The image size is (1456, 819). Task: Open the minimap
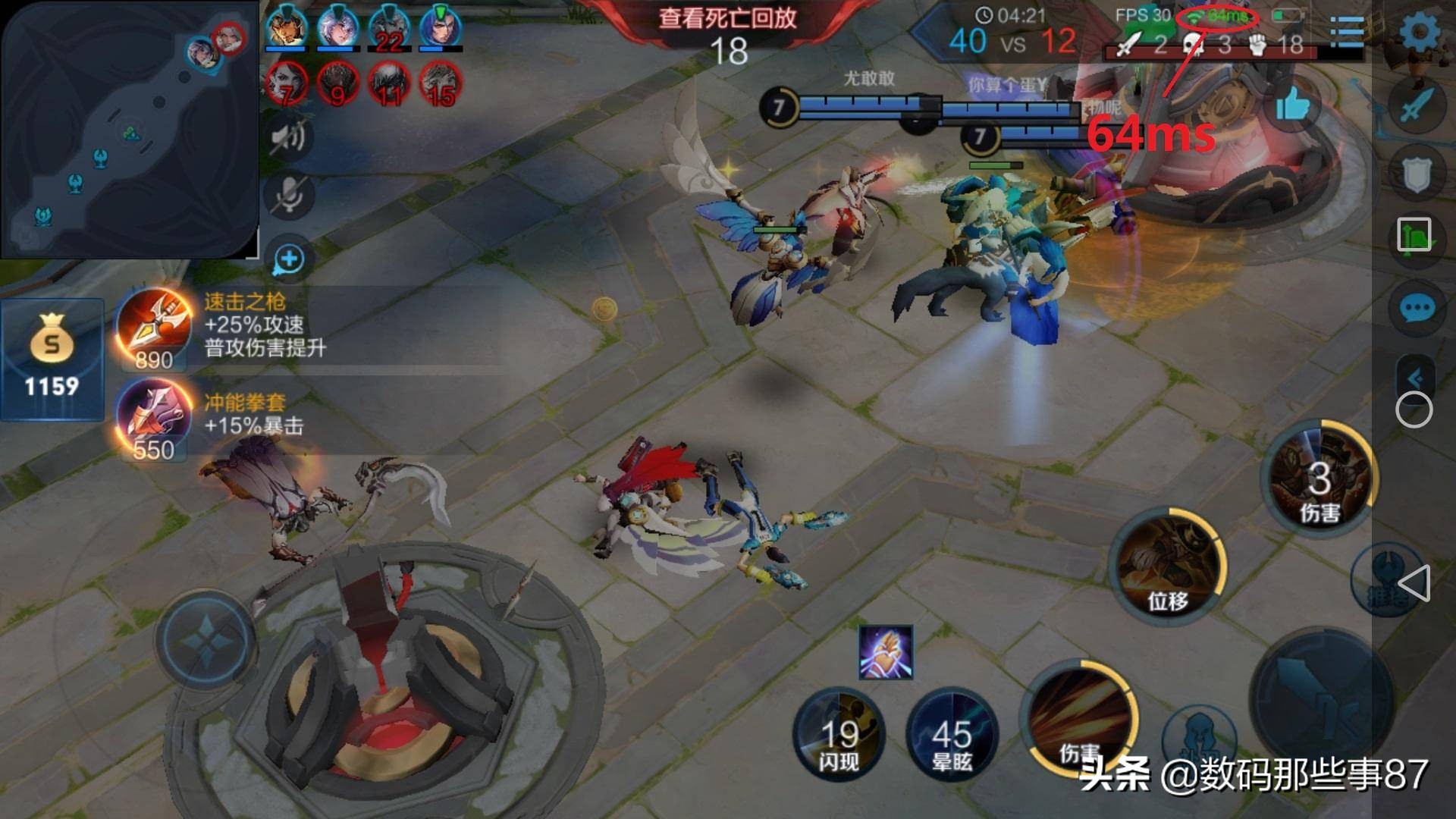click(129, 129)
